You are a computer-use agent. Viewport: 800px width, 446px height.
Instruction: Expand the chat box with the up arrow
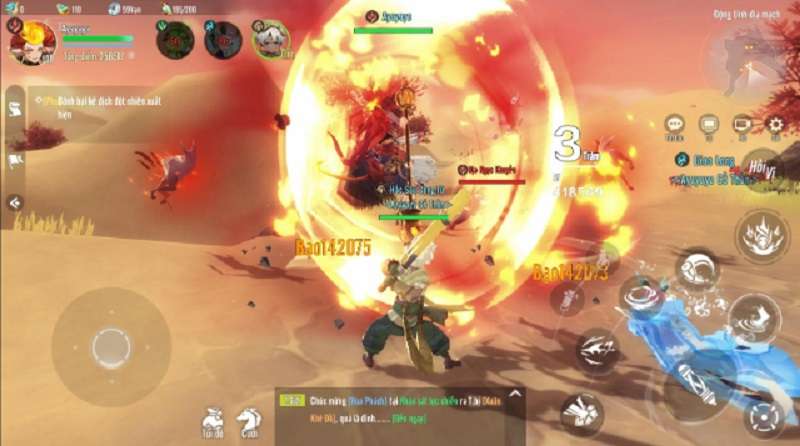[x=515, y=394]
